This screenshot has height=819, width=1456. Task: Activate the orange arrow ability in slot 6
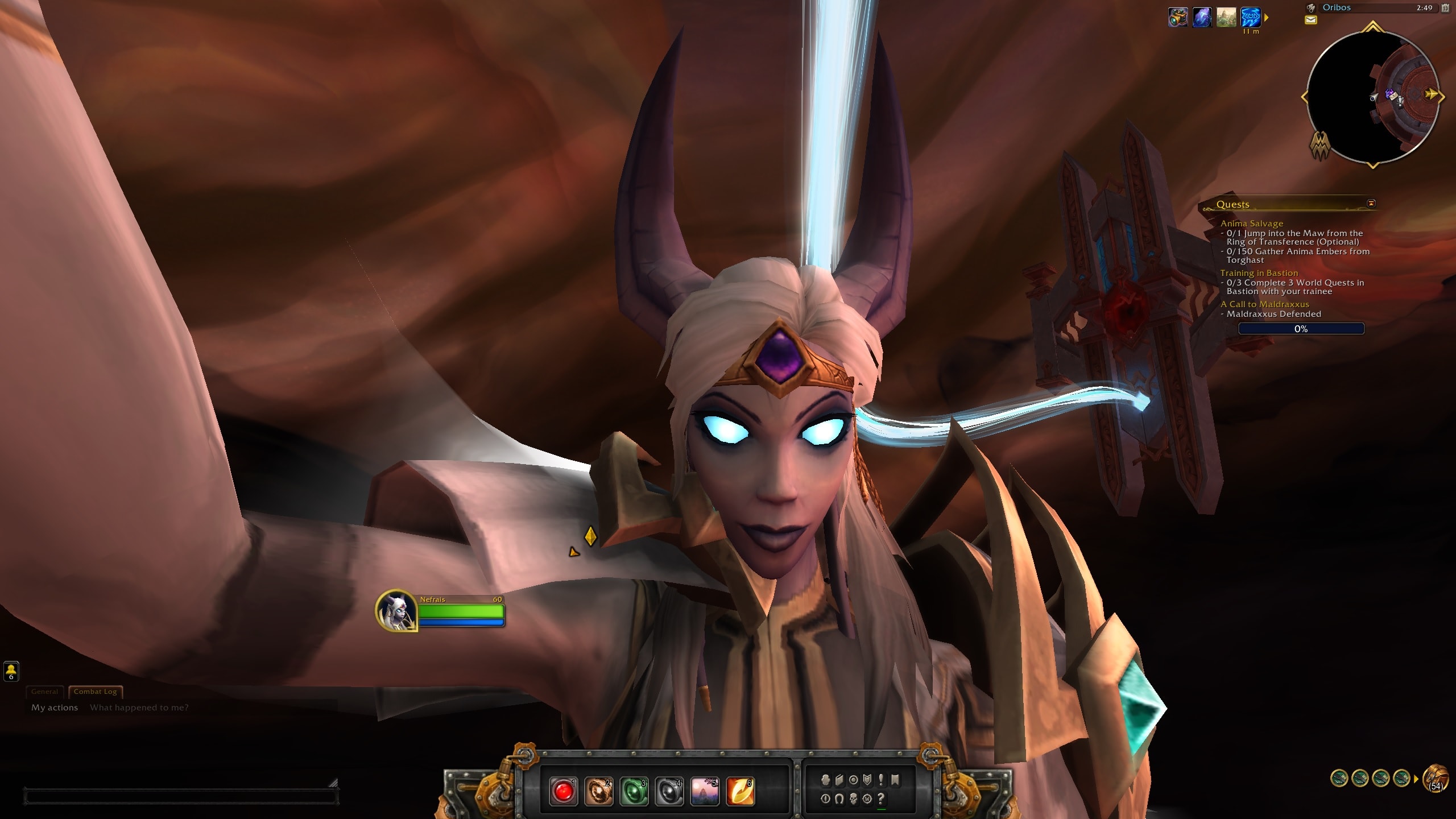[740, 792]
